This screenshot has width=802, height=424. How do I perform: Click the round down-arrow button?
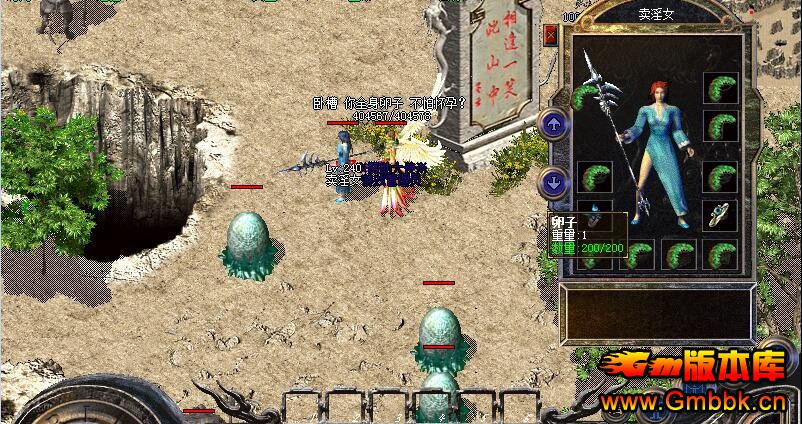552,182
